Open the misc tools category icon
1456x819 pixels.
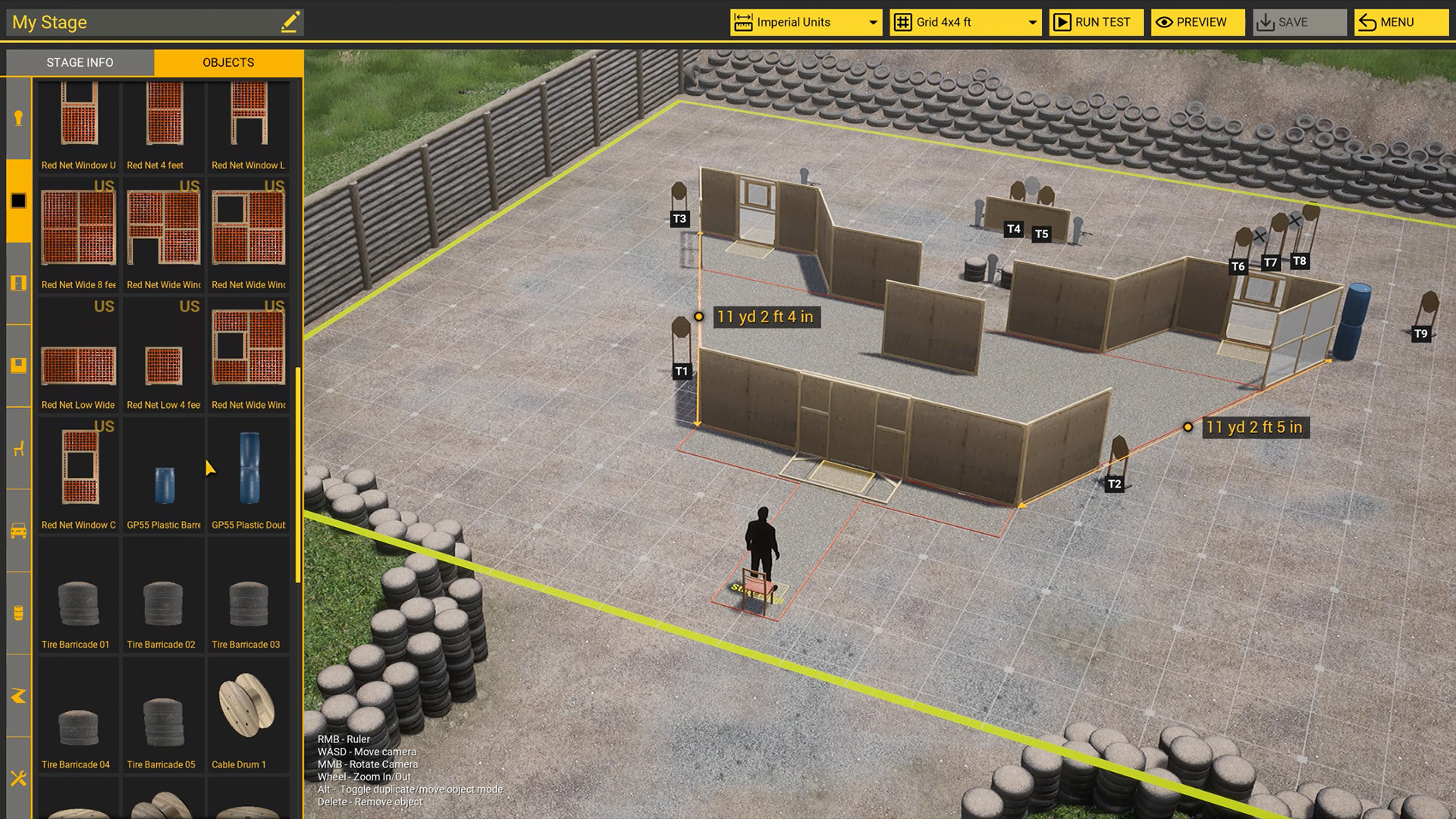pyautogui.click(x=18, y=779)
